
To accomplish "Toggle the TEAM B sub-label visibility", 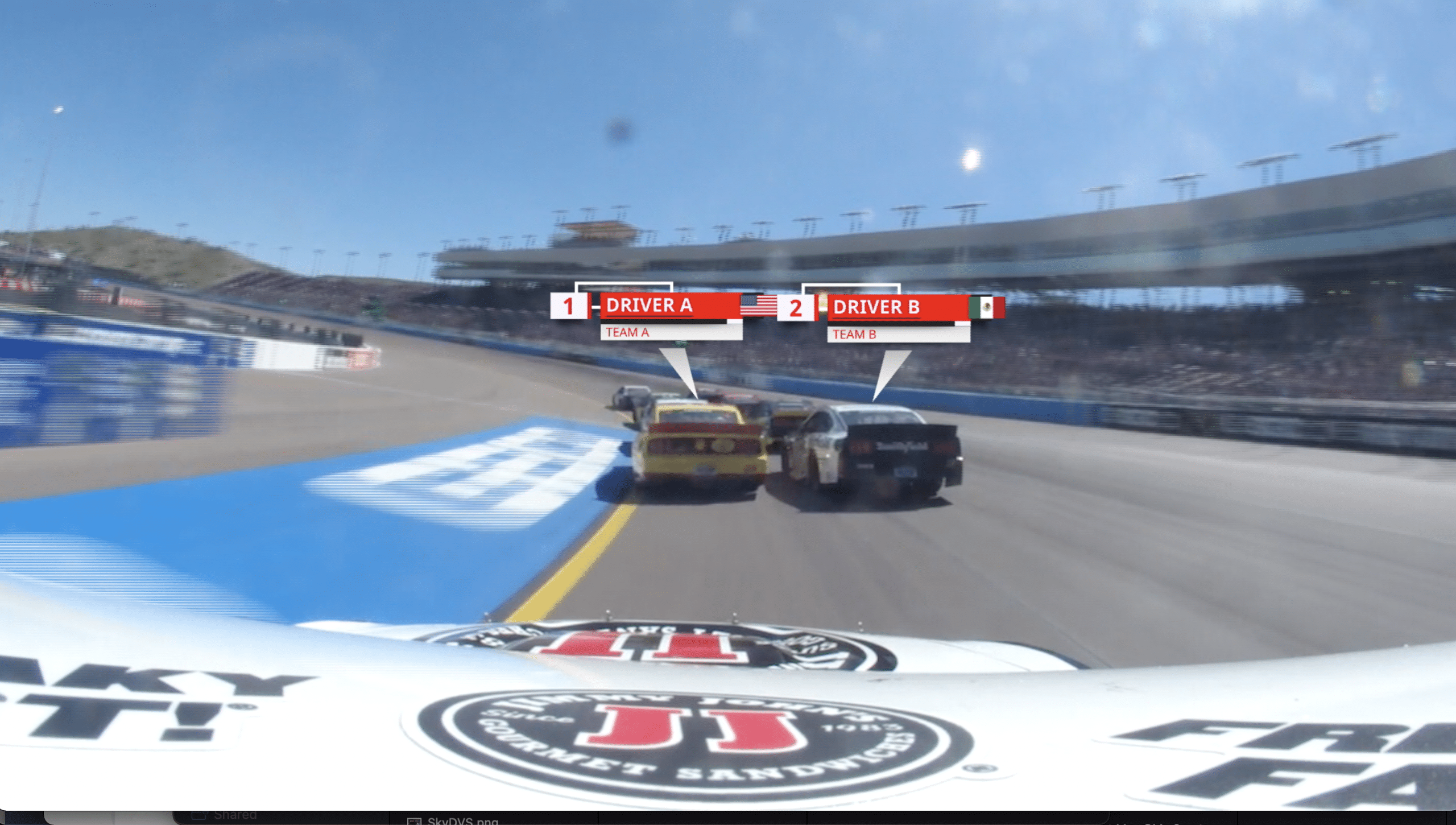I will point(853,335).
